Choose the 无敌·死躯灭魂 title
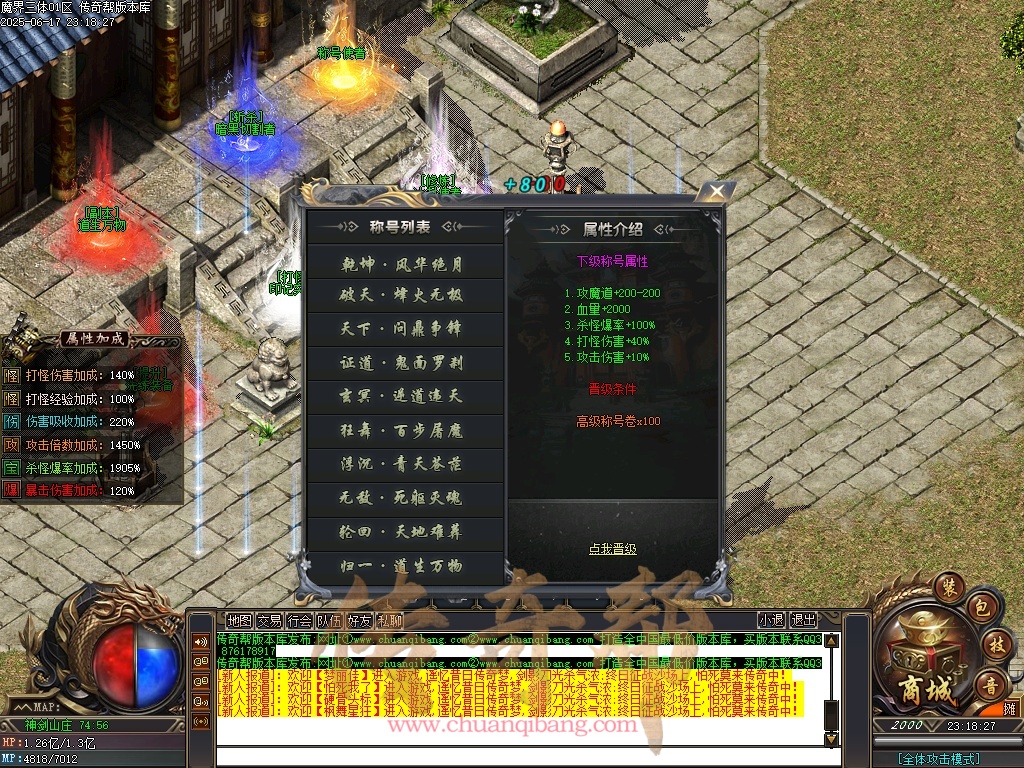This screenshot has height=768, width=1024. coord(403,498)
